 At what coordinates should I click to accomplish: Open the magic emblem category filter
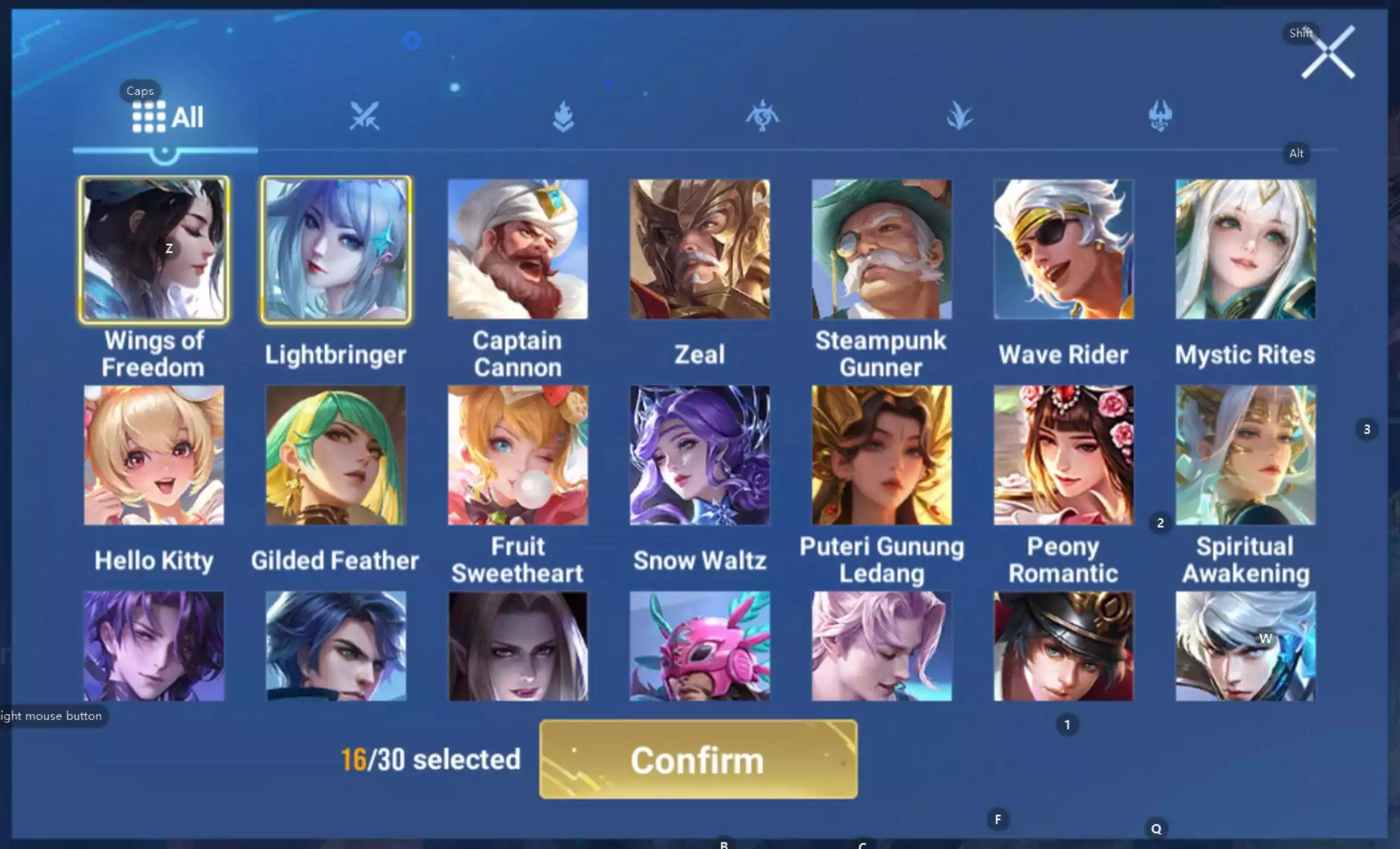762,116
